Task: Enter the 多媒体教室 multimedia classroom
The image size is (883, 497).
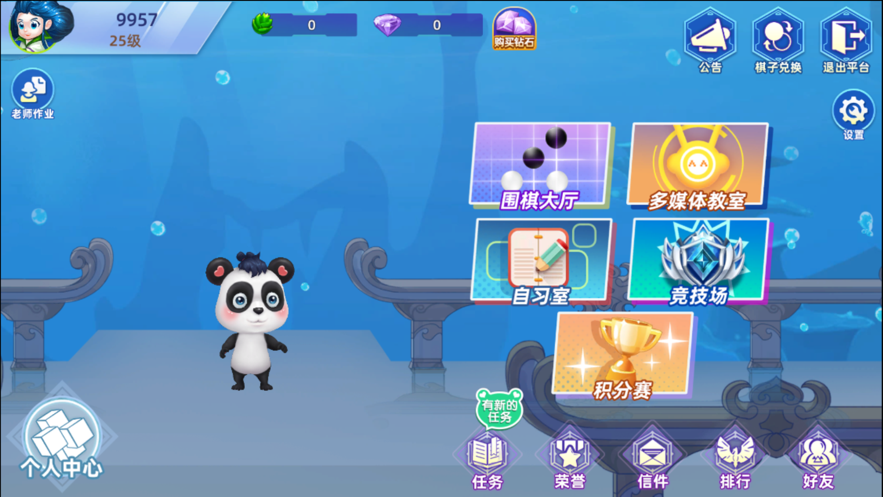Action: (x=698, y=167)
